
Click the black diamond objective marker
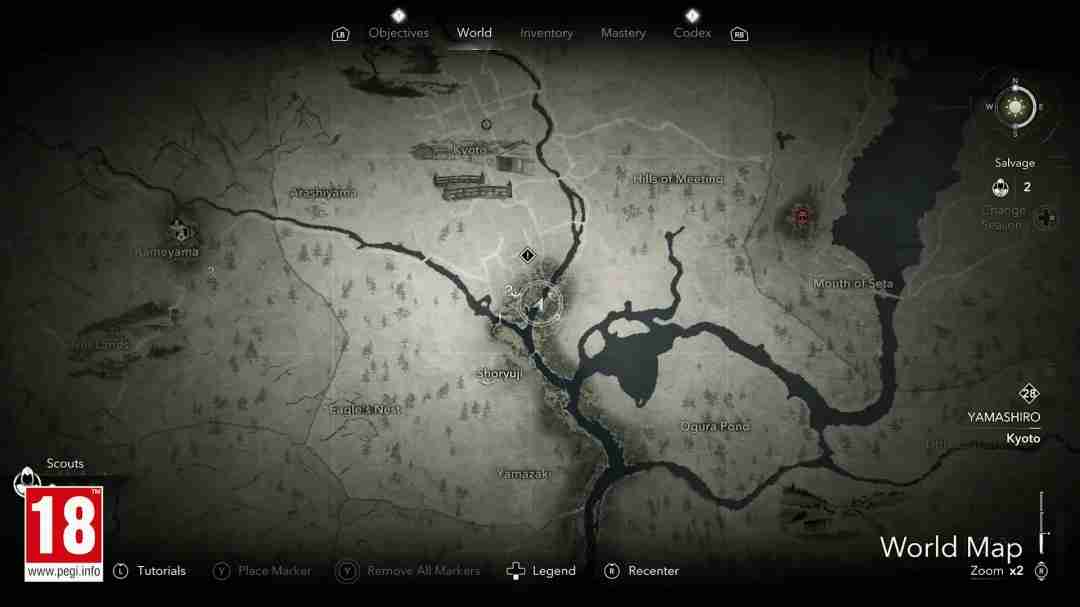tap(528, 255)
